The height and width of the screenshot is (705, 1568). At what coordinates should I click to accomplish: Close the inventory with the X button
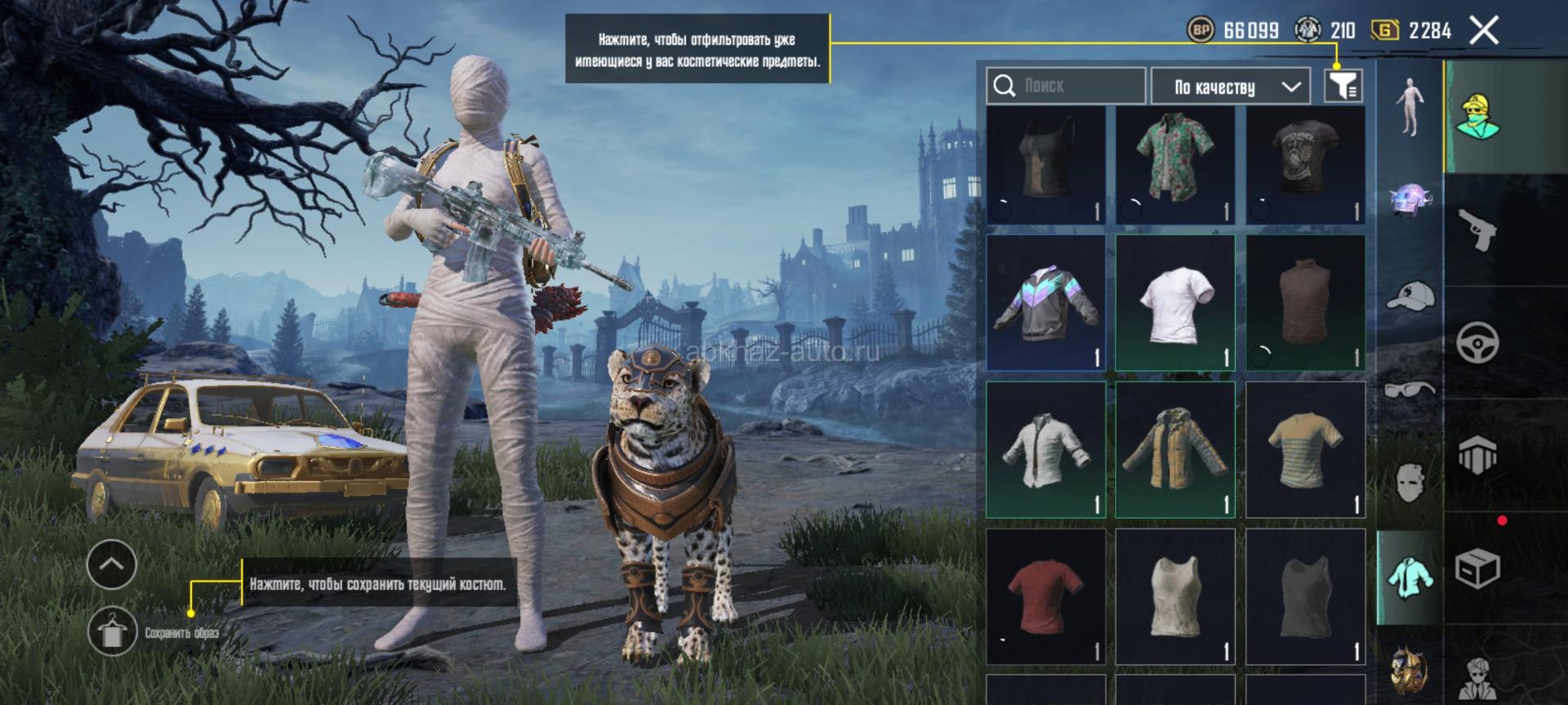tap(1484, 31)
